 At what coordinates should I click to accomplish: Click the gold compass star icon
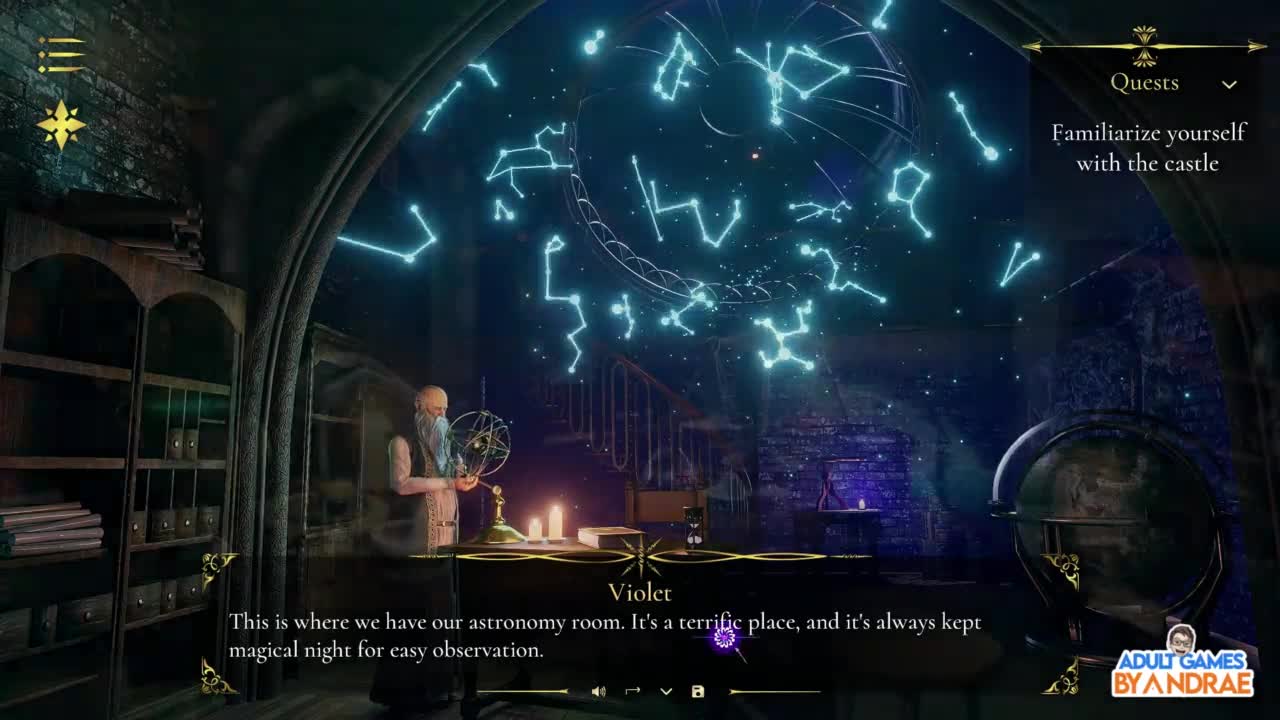coord(61,125)
